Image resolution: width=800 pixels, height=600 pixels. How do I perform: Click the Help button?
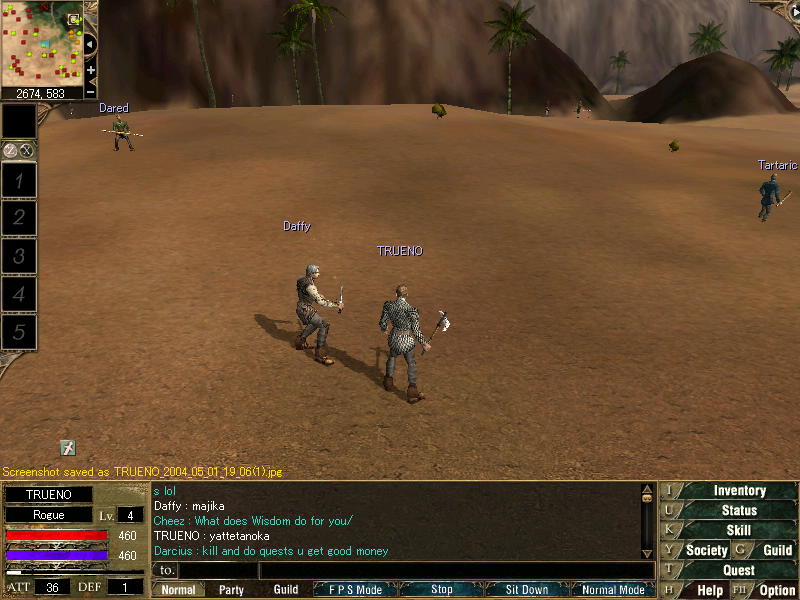coord(710,590)
